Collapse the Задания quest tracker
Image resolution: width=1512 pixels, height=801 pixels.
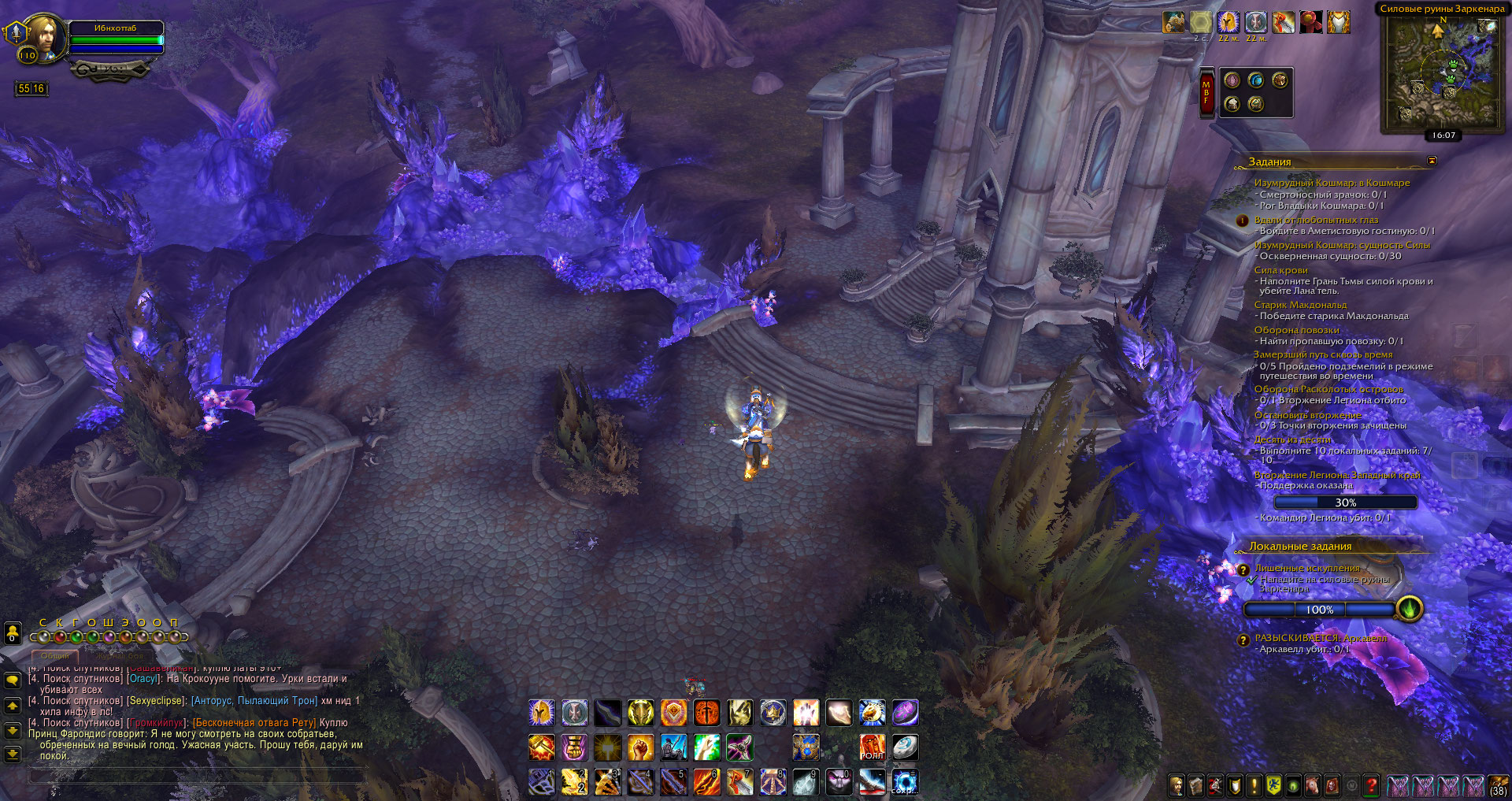tap(1432, 161)
